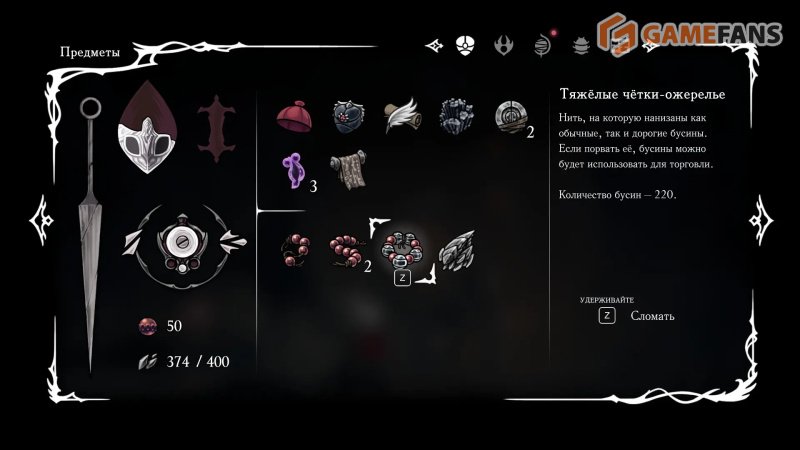Image resolution: width=800 pixels, height=450 pixels.
Task: Select the round stone disc item
Action: (510, 117)
